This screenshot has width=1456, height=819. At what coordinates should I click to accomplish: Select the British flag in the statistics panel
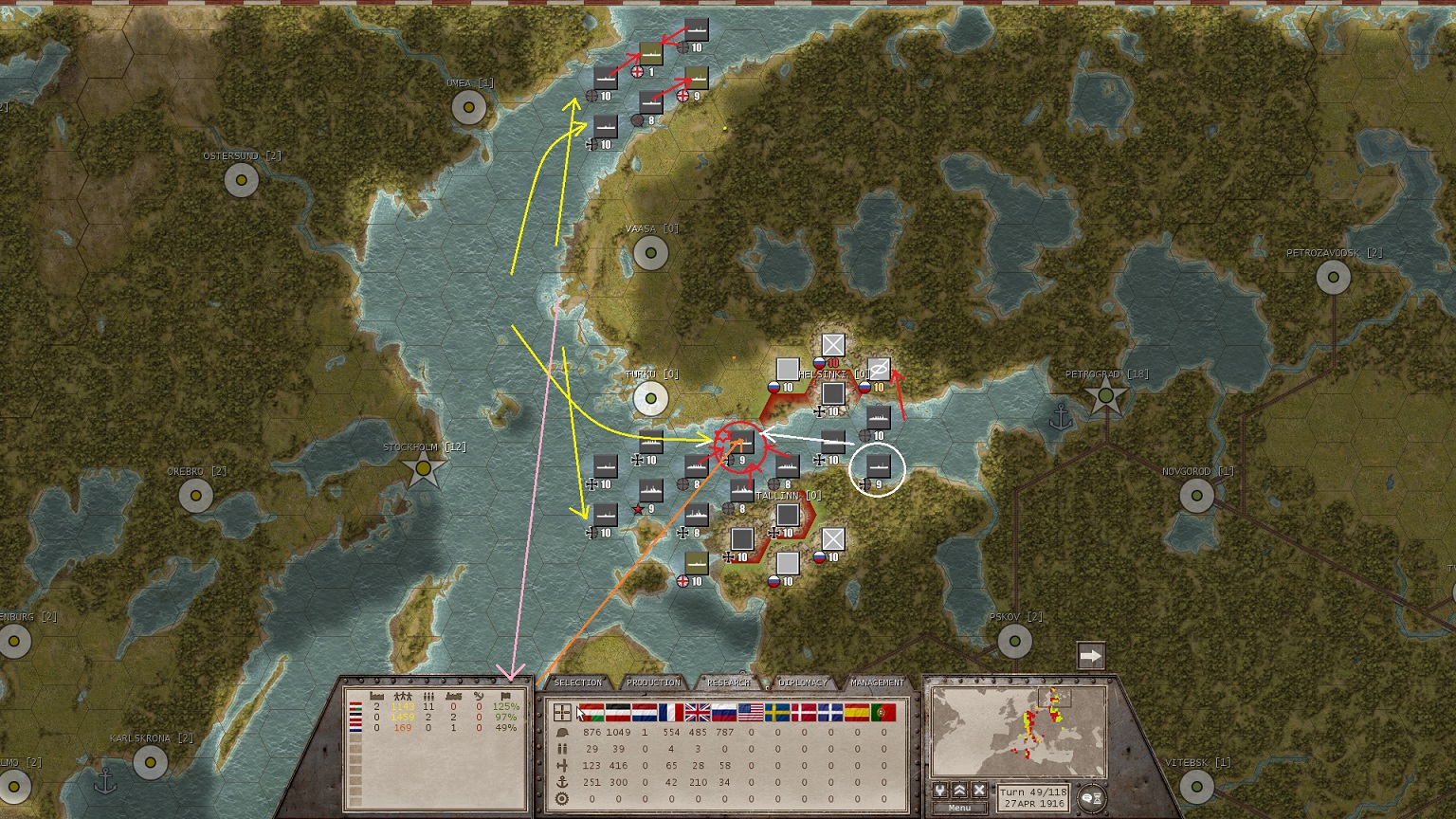pyautogui.click(x=698, y=712)
